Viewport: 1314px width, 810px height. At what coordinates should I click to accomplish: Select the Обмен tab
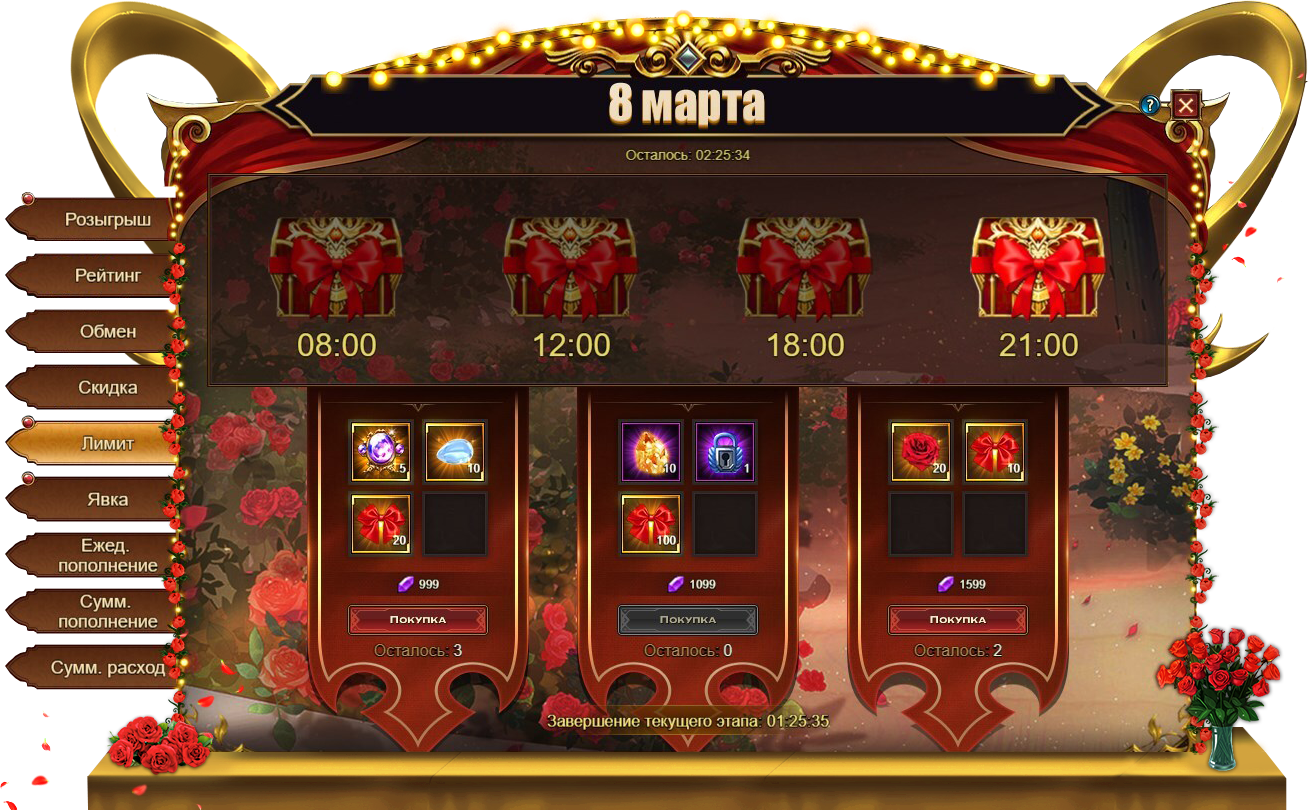pyautogui.click(x=106, y=331)
